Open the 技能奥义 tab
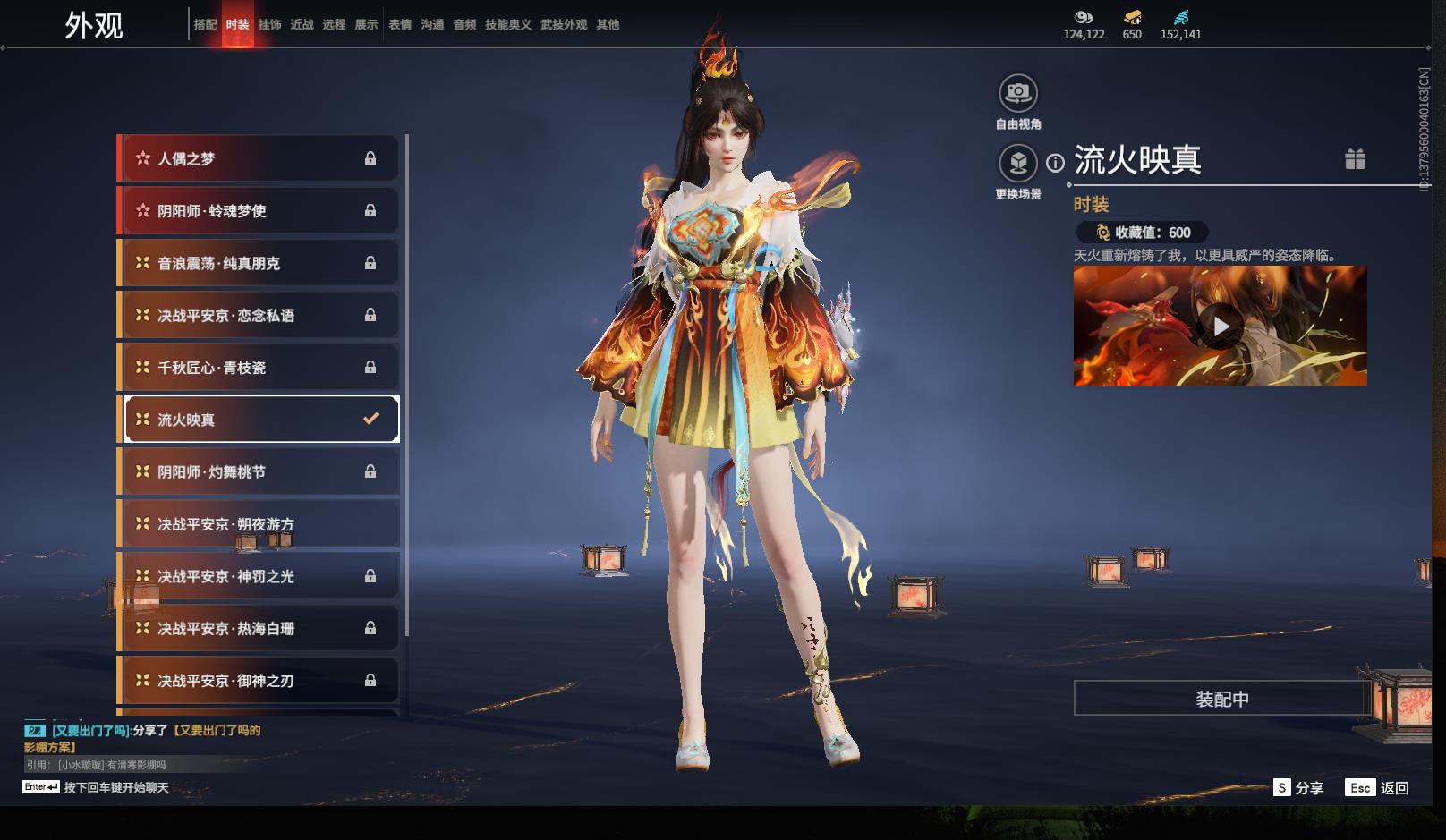1446x840 pixels. 507,24
